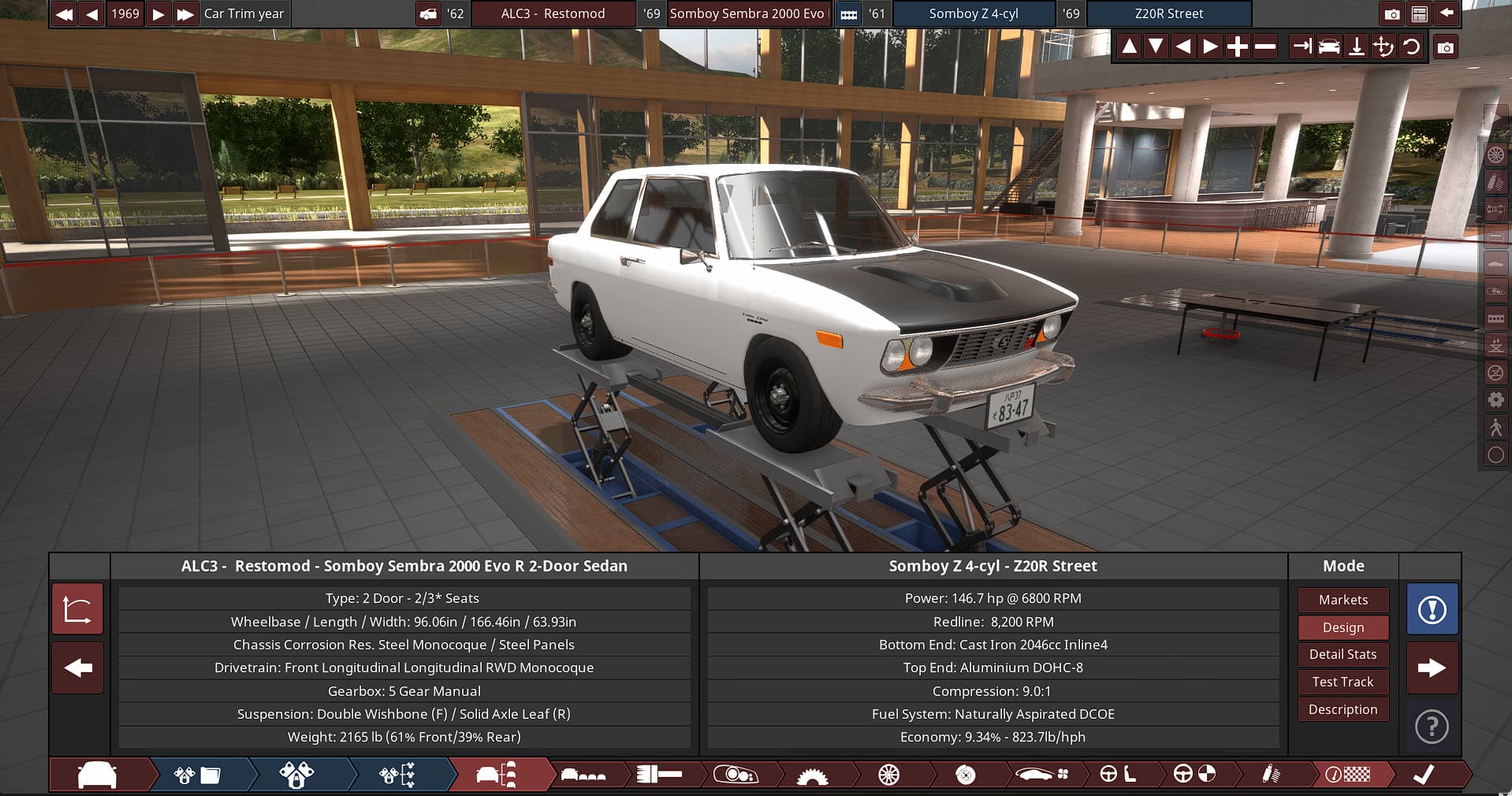Zoom the camera out with minus button
Image resolution: width=1512 pixels, height=796 pixels.
click(1265, 47)
